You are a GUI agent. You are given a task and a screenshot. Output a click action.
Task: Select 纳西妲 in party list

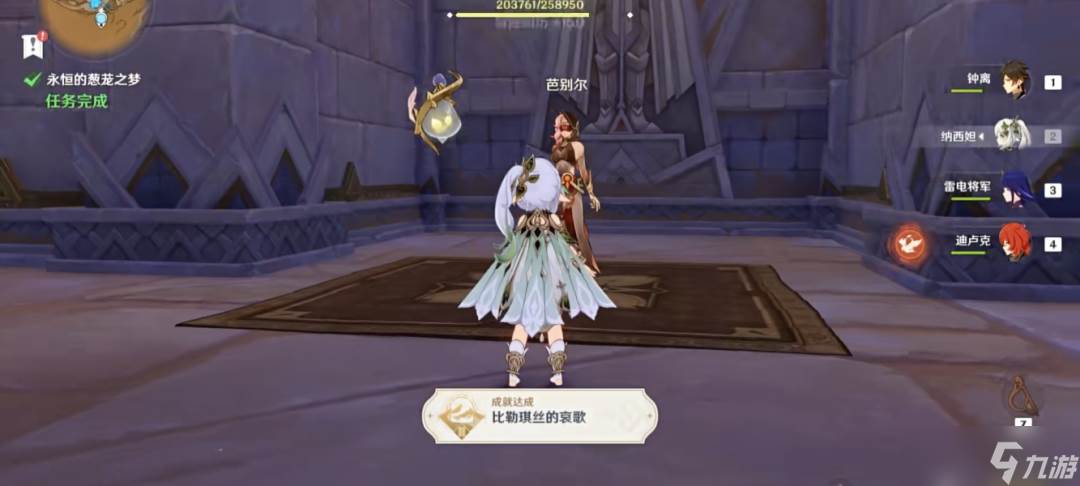[x=1014, y=137]
